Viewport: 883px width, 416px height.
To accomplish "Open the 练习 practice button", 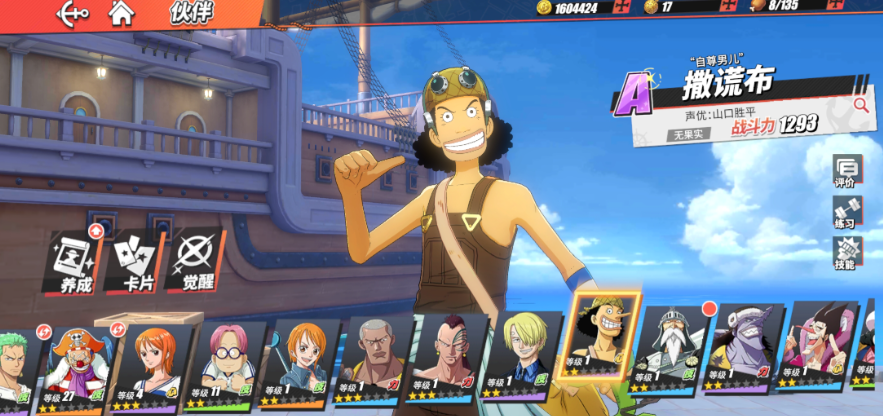I will pyautogui.click(x=845, y=214).
